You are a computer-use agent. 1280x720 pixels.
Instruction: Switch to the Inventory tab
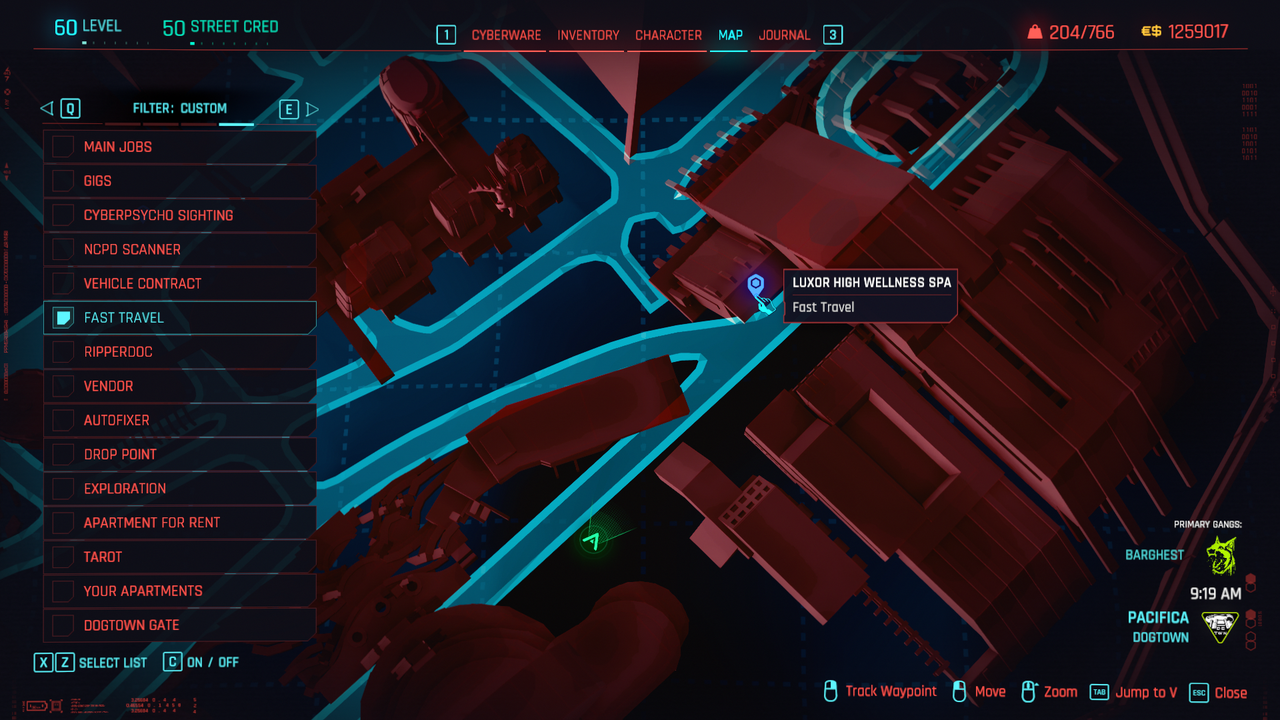point(588,35)
